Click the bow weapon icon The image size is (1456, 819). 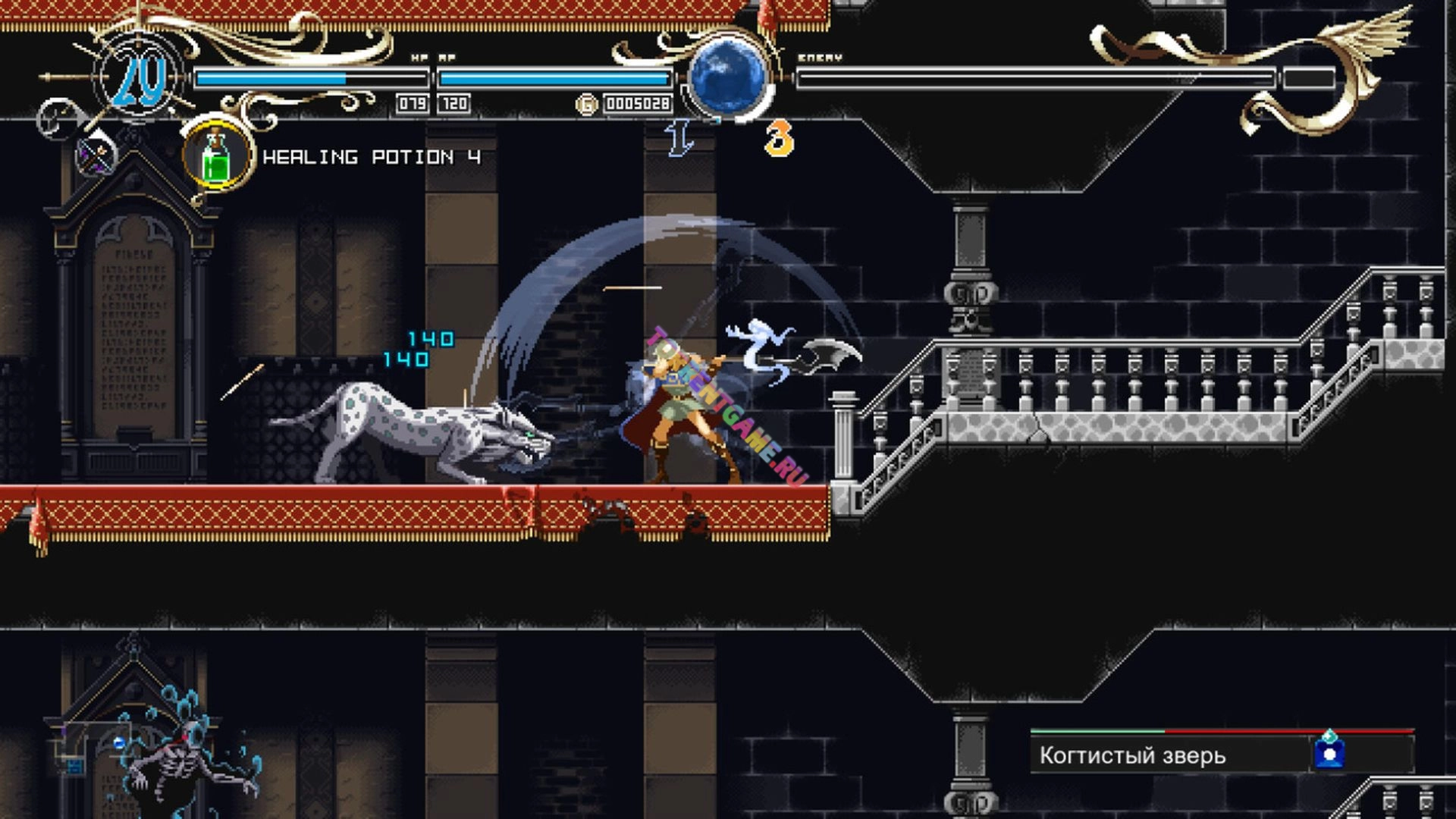click(98, 155)
